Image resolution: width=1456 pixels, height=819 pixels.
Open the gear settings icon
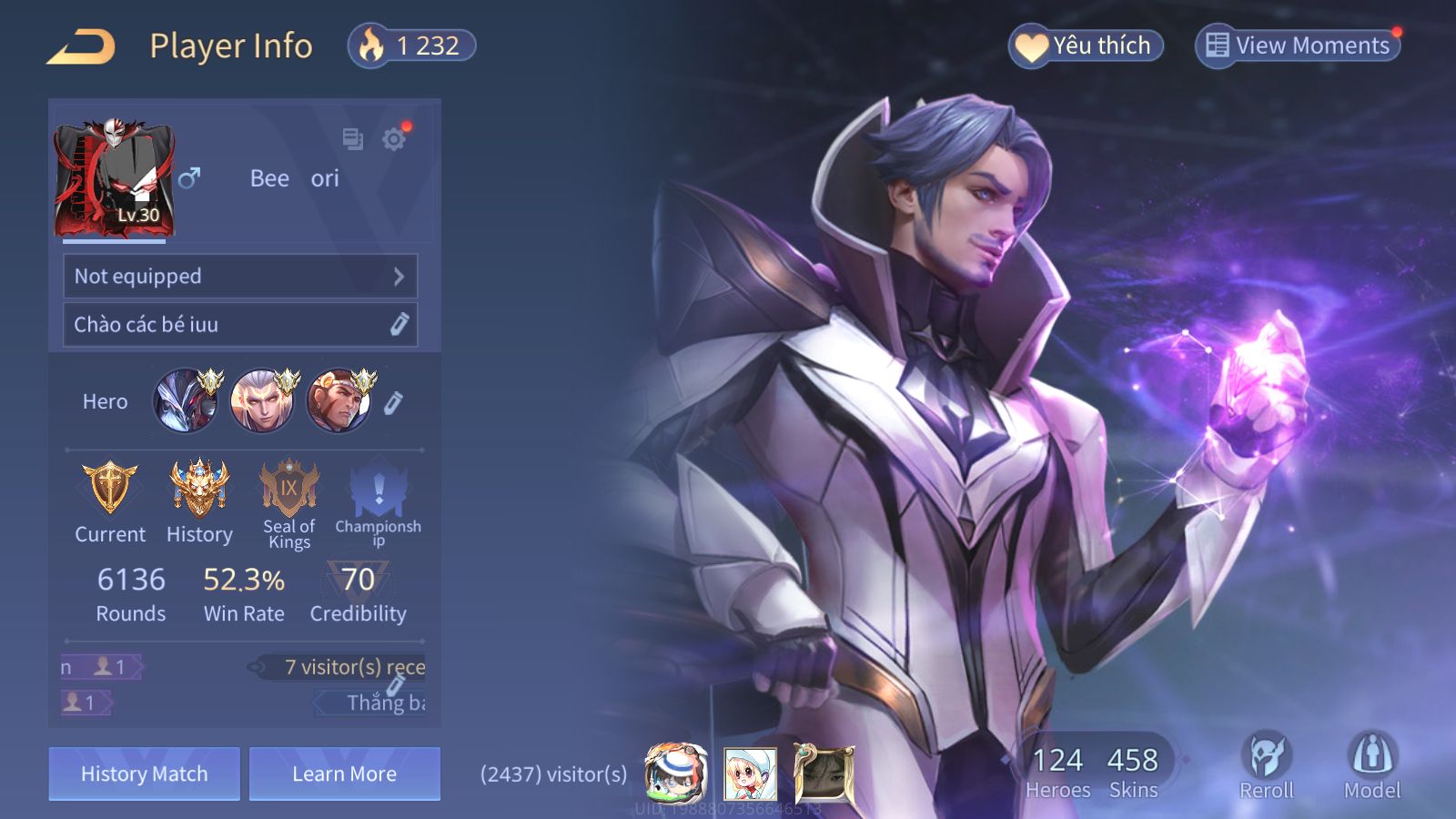(x=394, y=139)
